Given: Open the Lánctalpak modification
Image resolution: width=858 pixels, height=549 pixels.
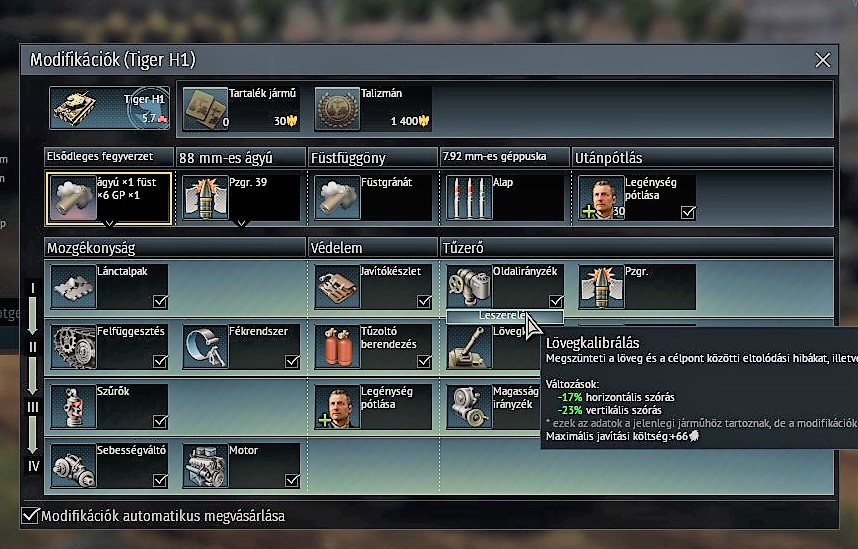Looking at the screenshot, I should point(109,286).
